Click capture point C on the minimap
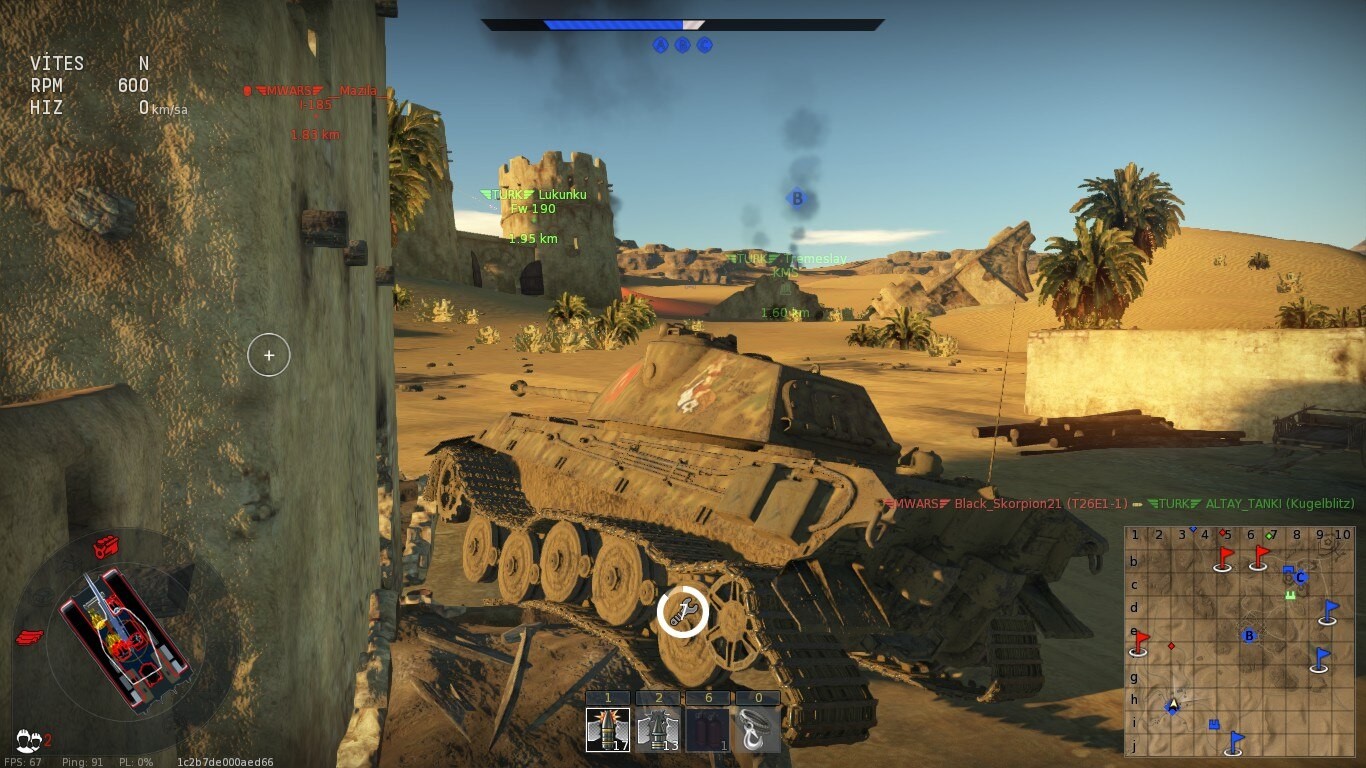The width and height of the screenshot is (1366, 768). pos(1300,577)
